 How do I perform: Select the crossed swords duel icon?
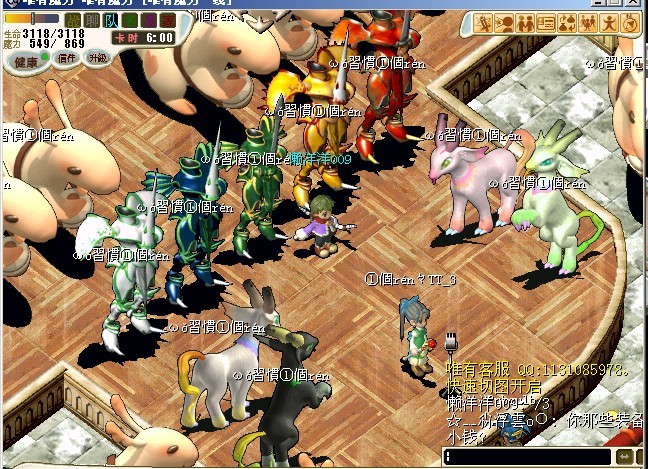click(484, 22)
